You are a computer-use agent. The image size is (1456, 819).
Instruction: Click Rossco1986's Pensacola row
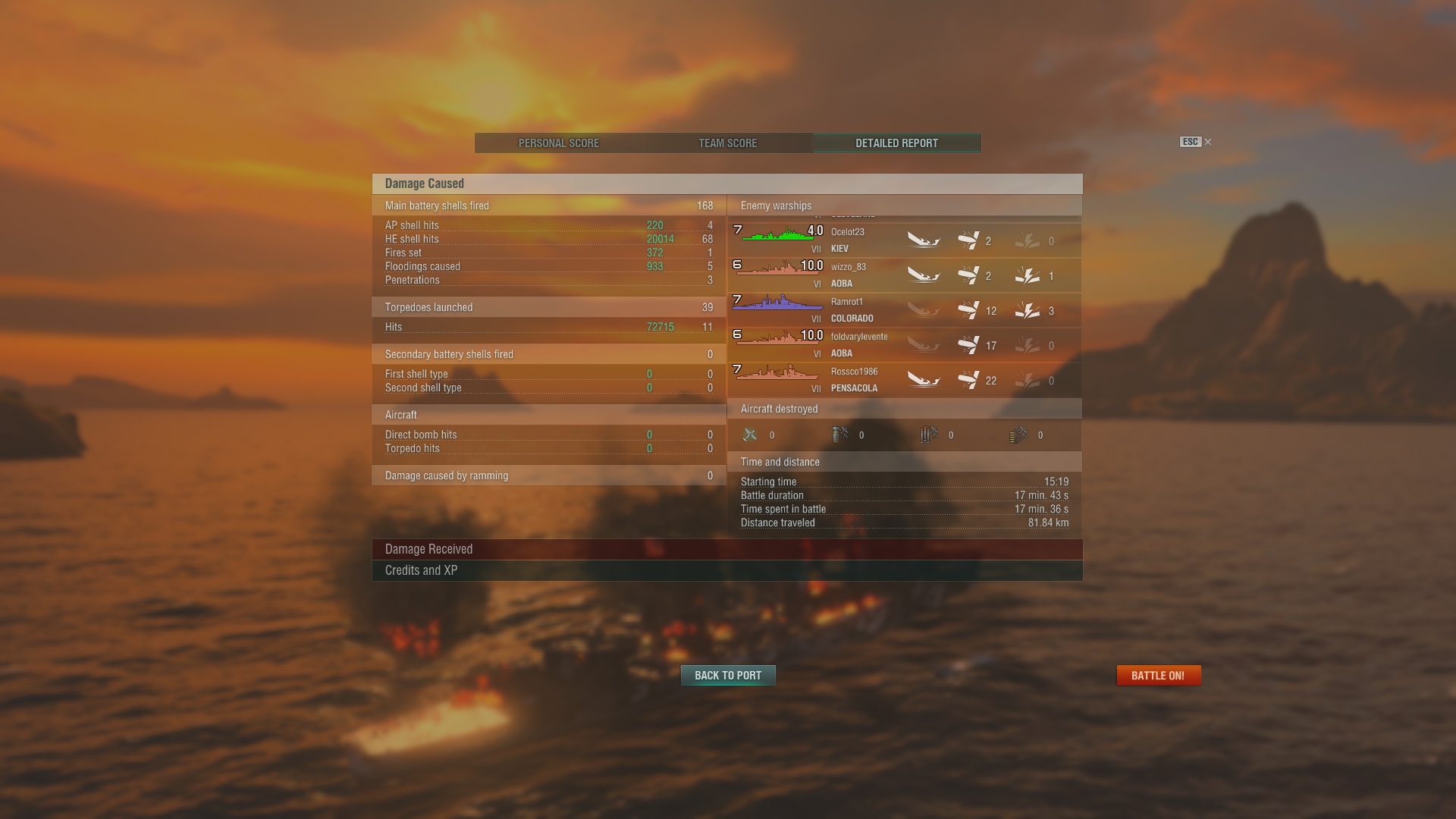point(904,380)
